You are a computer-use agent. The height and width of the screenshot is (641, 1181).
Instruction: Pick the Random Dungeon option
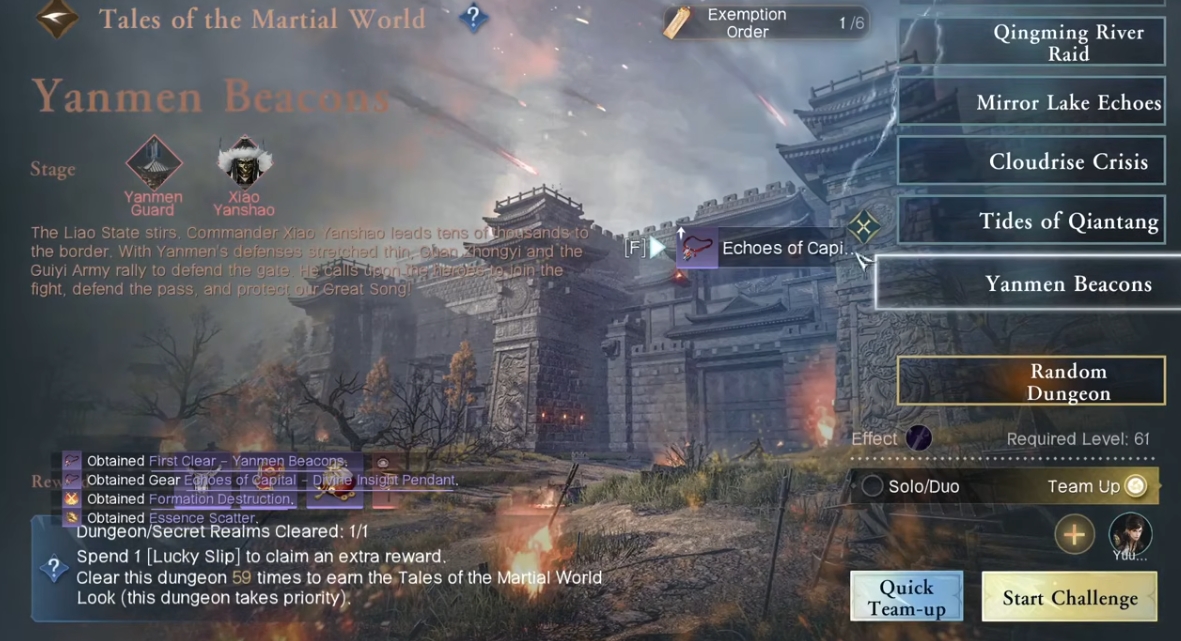[1031, 381]
